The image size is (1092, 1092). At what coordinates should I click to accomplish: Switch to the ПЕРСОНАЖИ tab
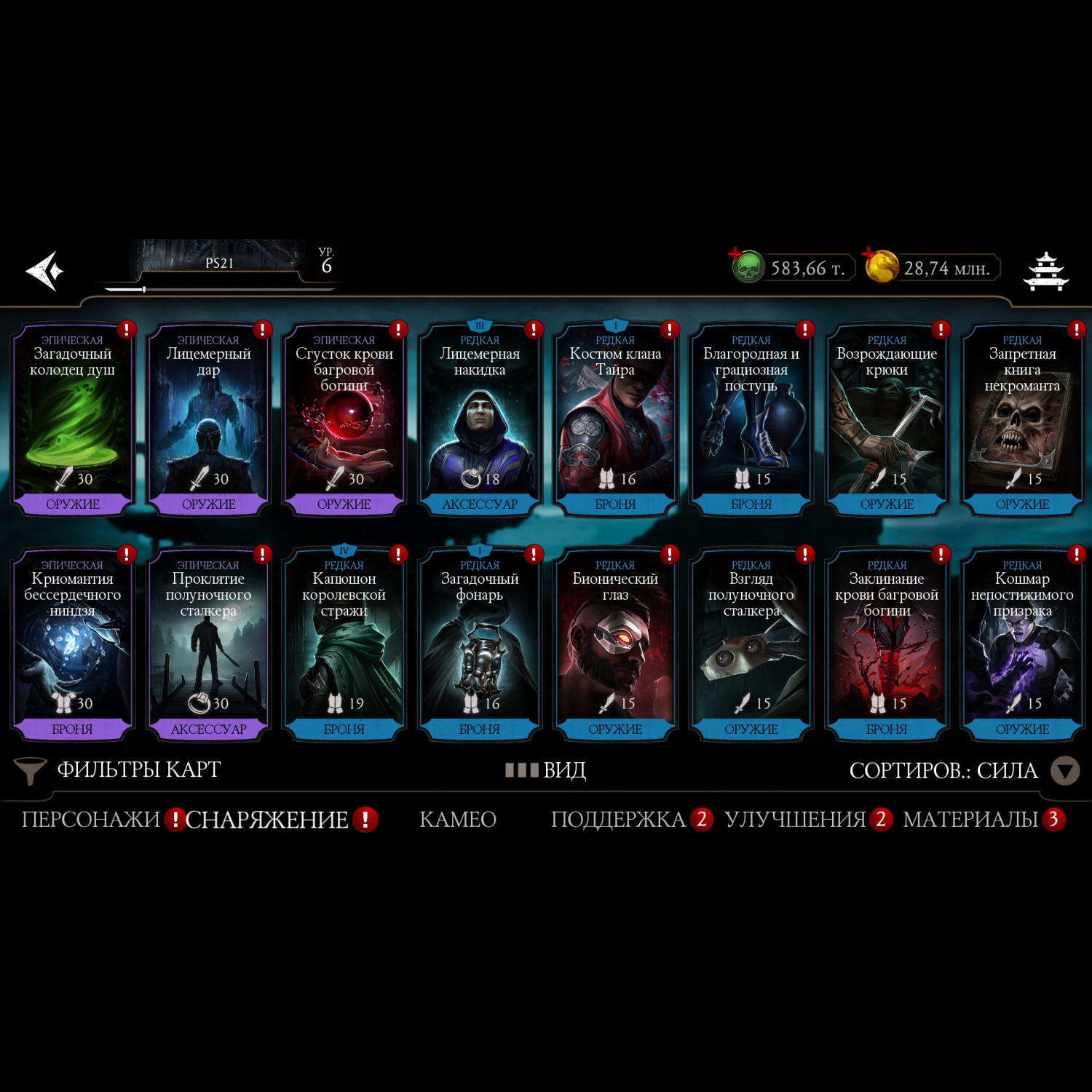coord(90,820)
